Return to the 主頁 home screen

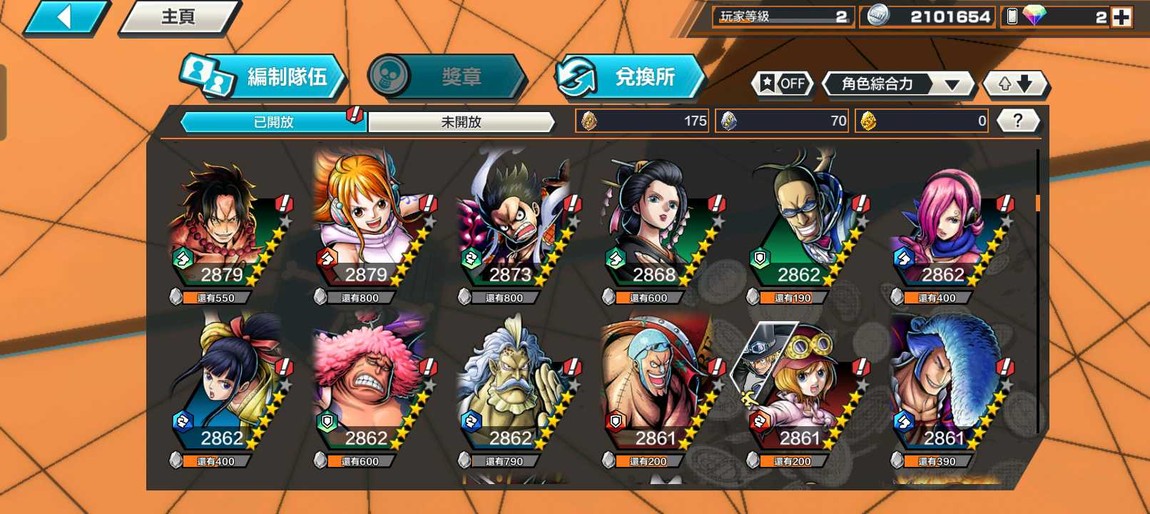coord(179,17)
